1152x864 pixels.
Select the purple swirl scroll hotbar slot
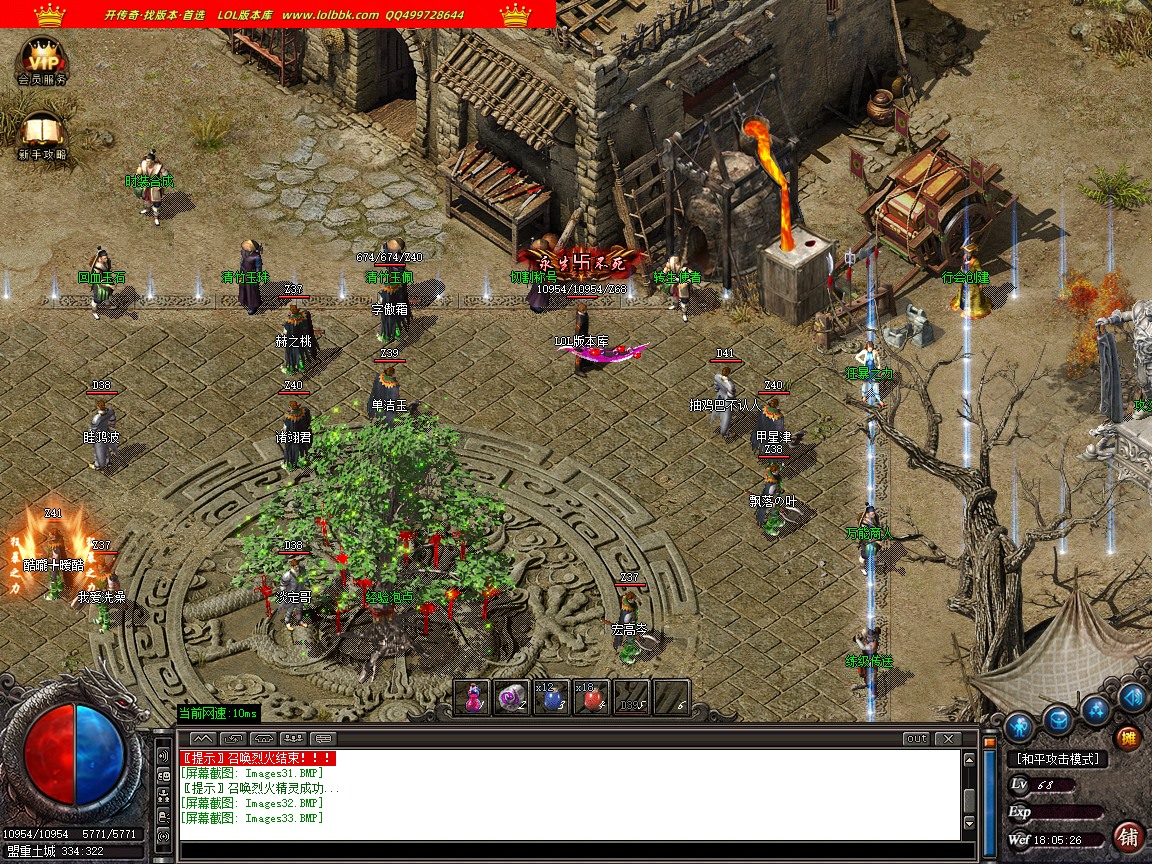[511, 698]
